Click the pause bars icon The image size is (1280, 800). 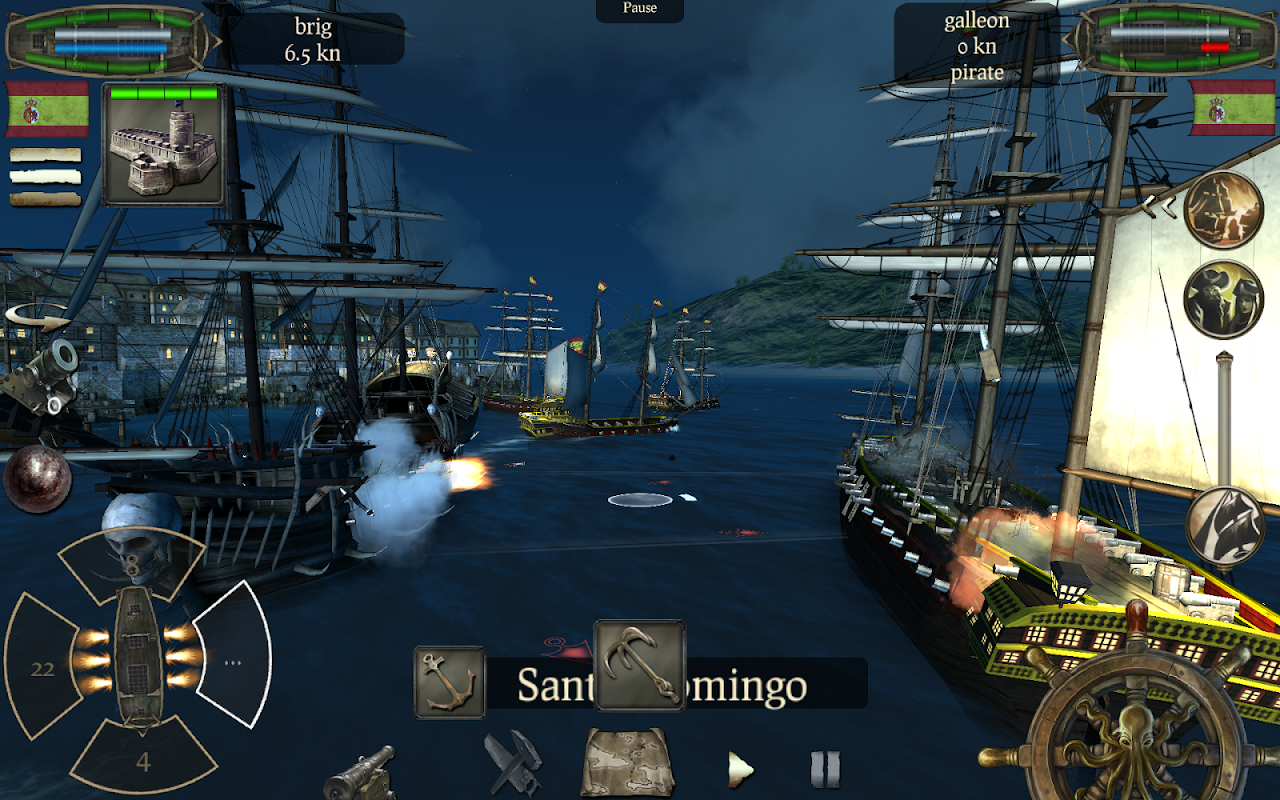tap(825, 769)
